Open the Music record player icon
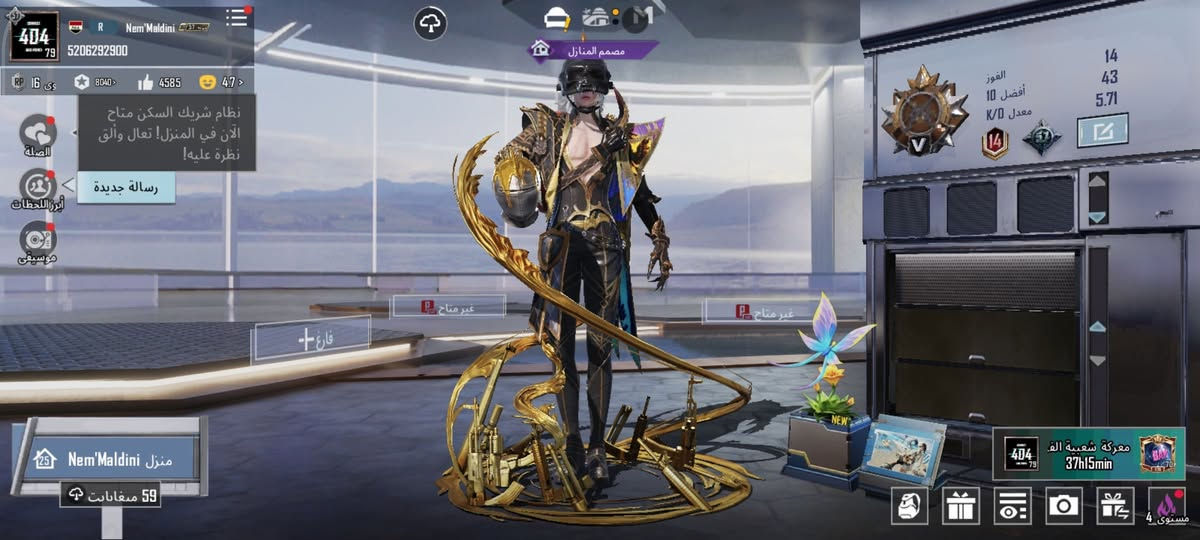Image resolution: width=1200 pixels, height=540 pixels. coord(38,241)
